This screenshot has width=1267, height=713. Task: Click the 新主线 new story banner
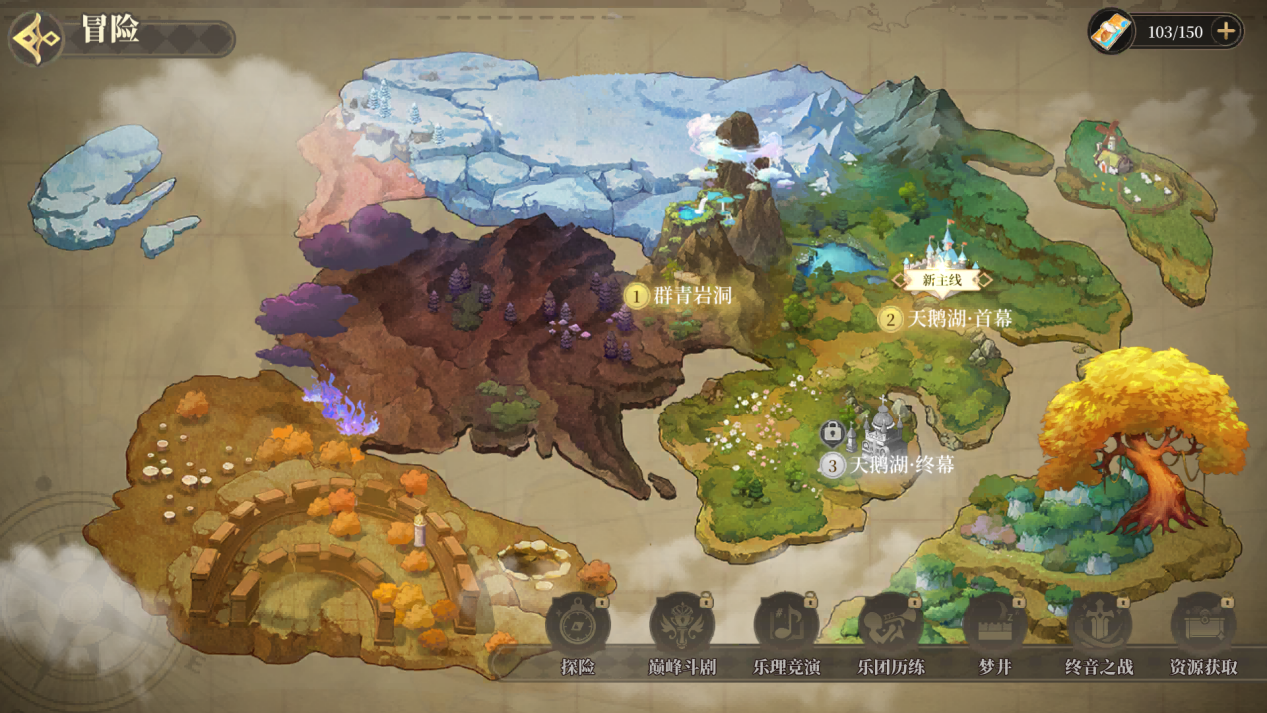click(x=942, y=280)
